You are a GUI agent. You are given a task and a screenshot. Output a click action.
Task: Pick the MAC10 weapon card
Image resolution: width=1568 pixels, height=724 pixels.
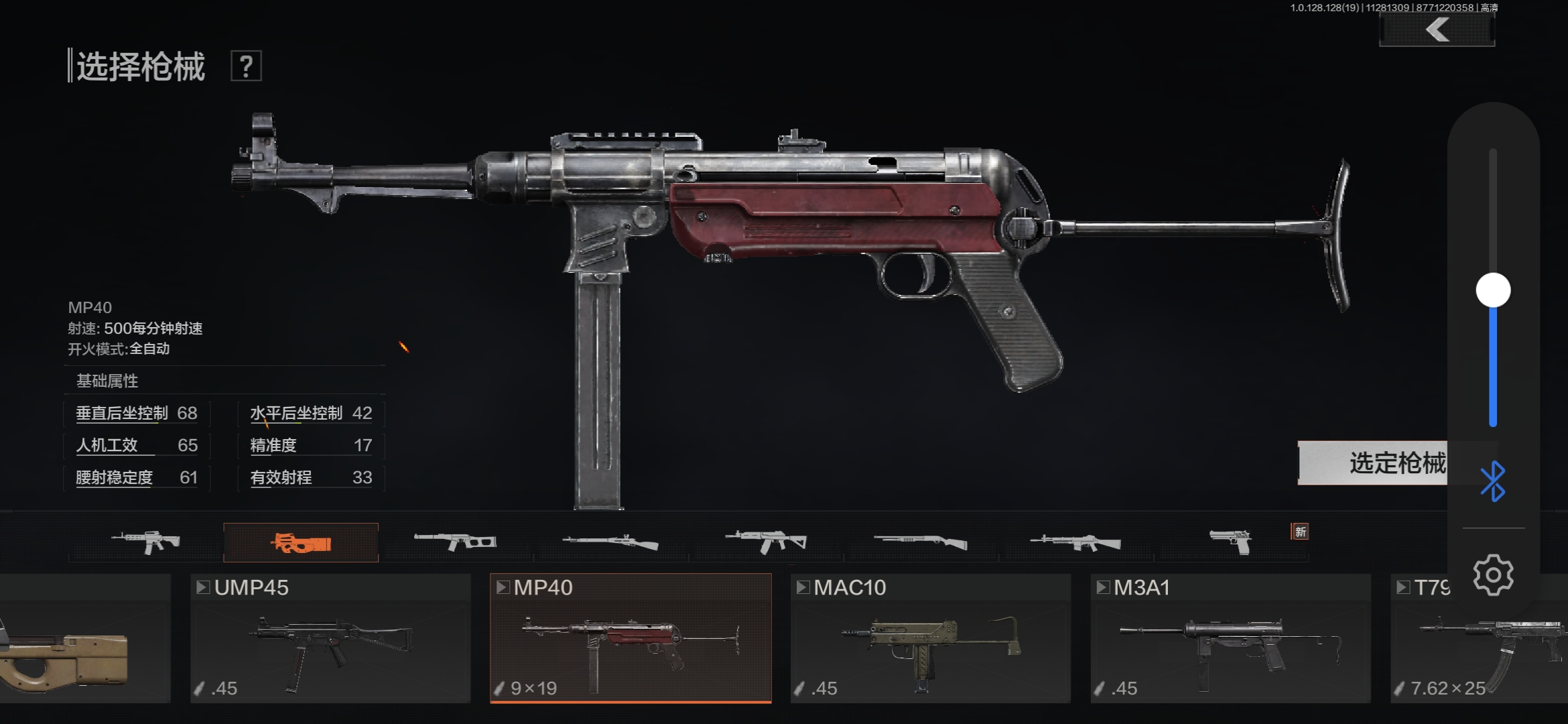point(931,638)
